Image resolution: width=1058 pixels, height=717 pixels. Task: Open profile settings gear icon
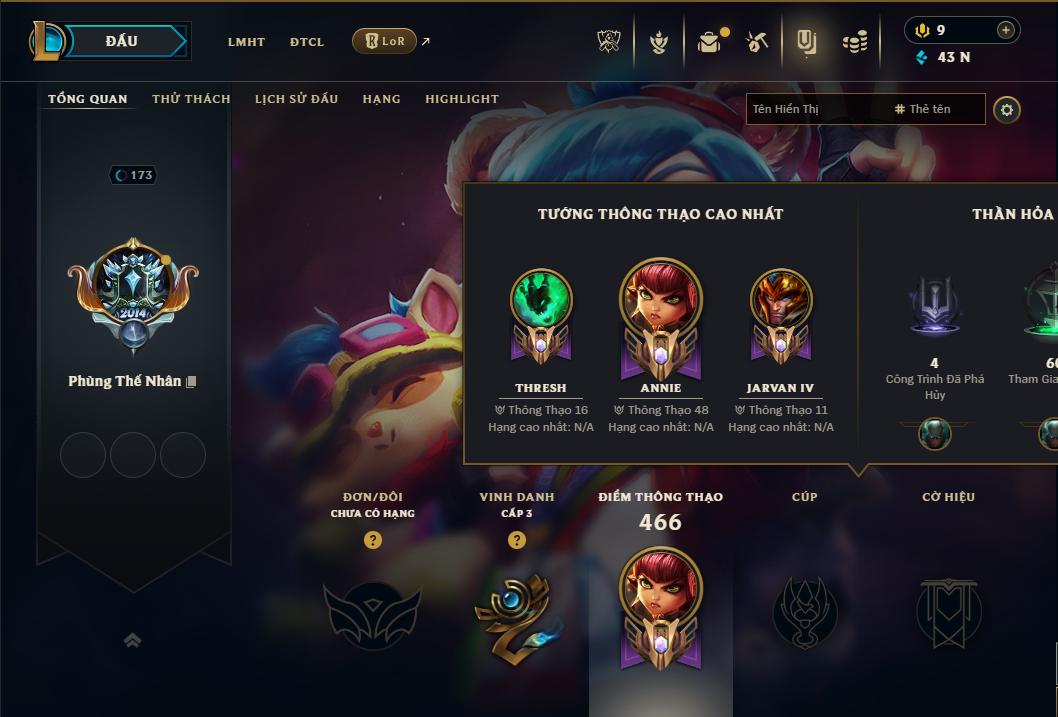point(1007,109)
